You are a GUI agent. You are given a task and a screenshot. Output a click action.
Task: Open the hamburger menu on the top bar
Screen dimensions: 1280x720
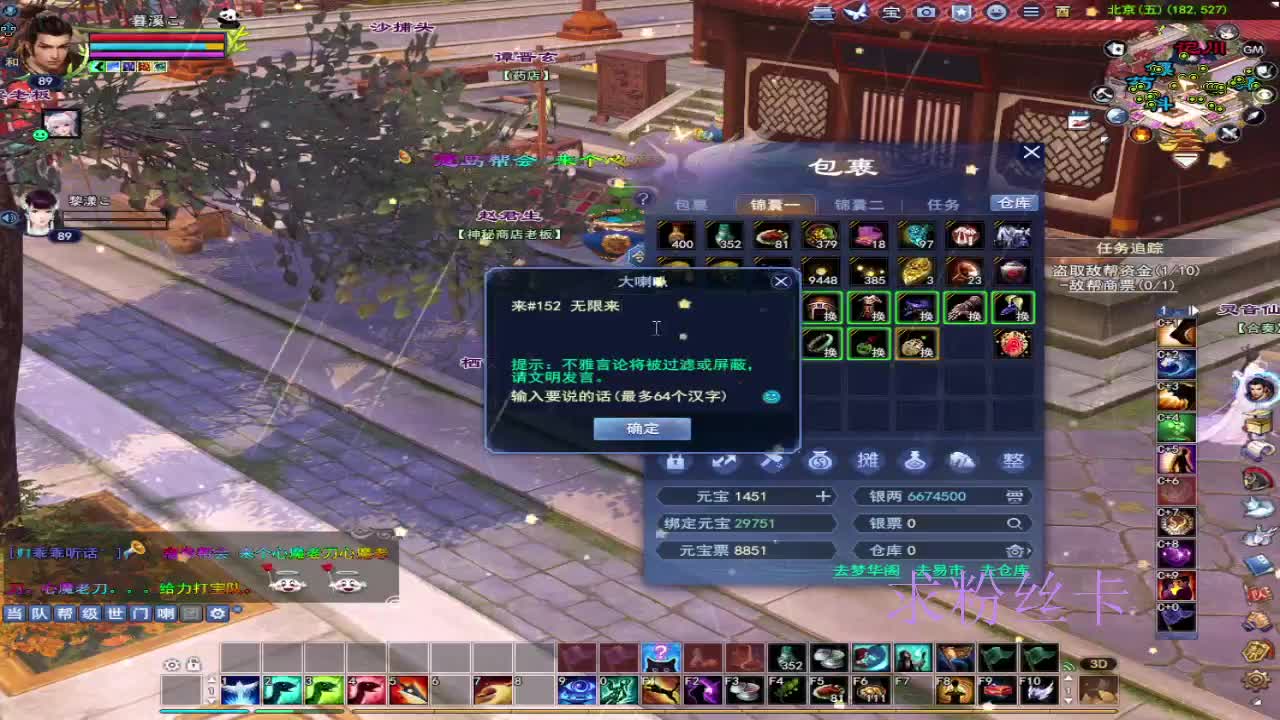(1030, 13)
